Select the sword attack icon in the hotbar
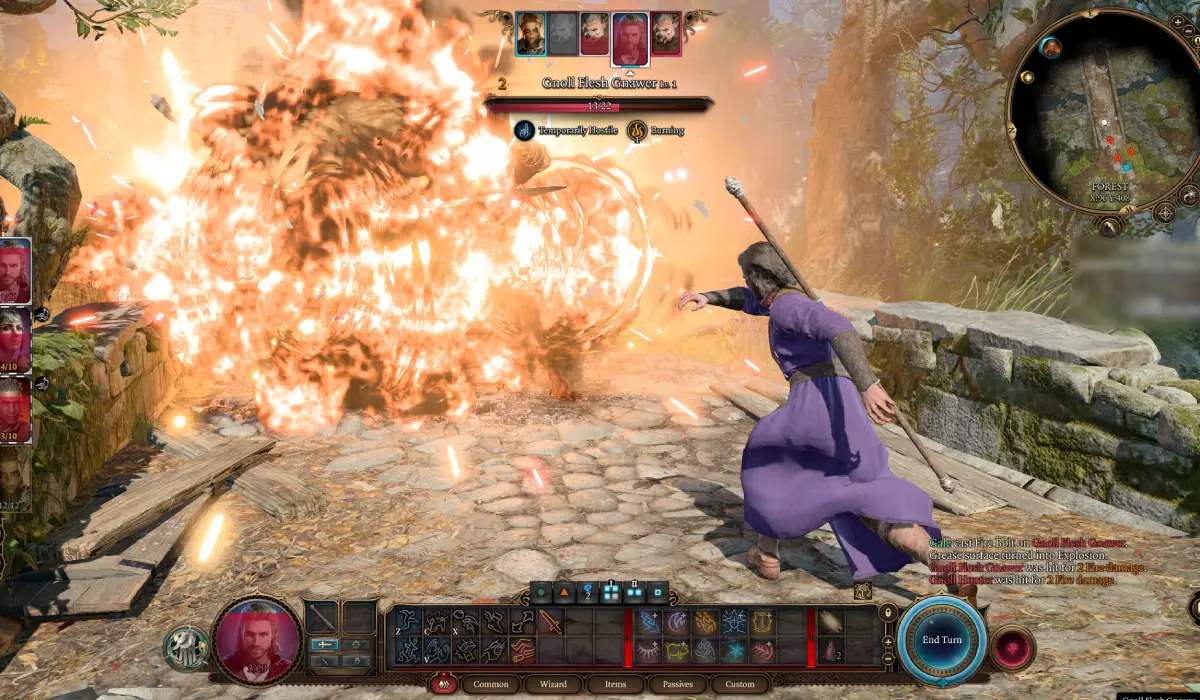This screenshot has width=1200, height=700. pyautogui.click(x=551, y=621)
